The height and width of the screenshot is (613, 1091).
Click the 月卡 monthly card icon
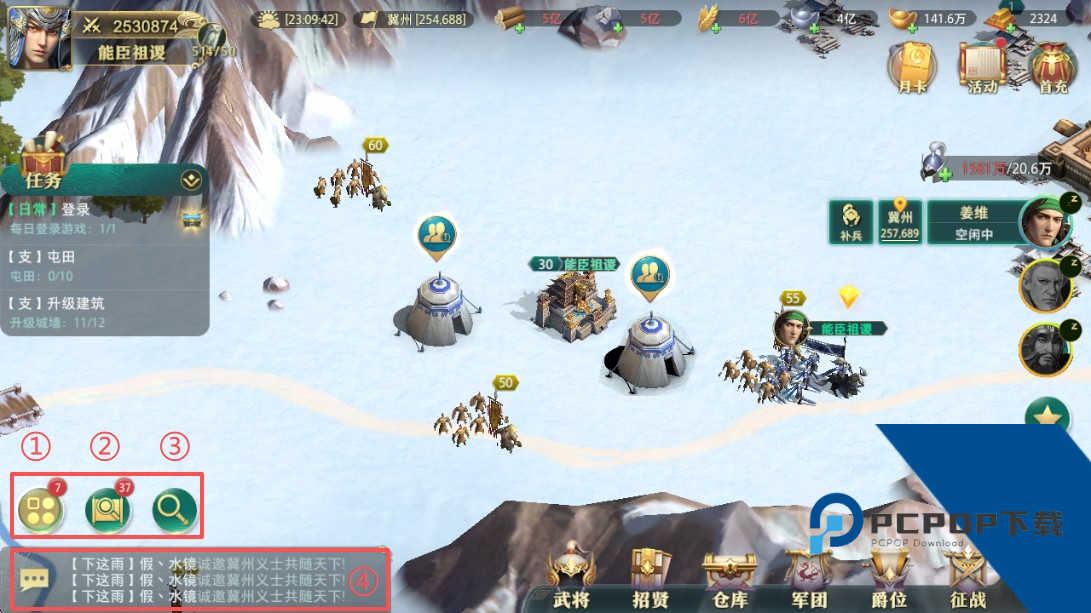912,68
